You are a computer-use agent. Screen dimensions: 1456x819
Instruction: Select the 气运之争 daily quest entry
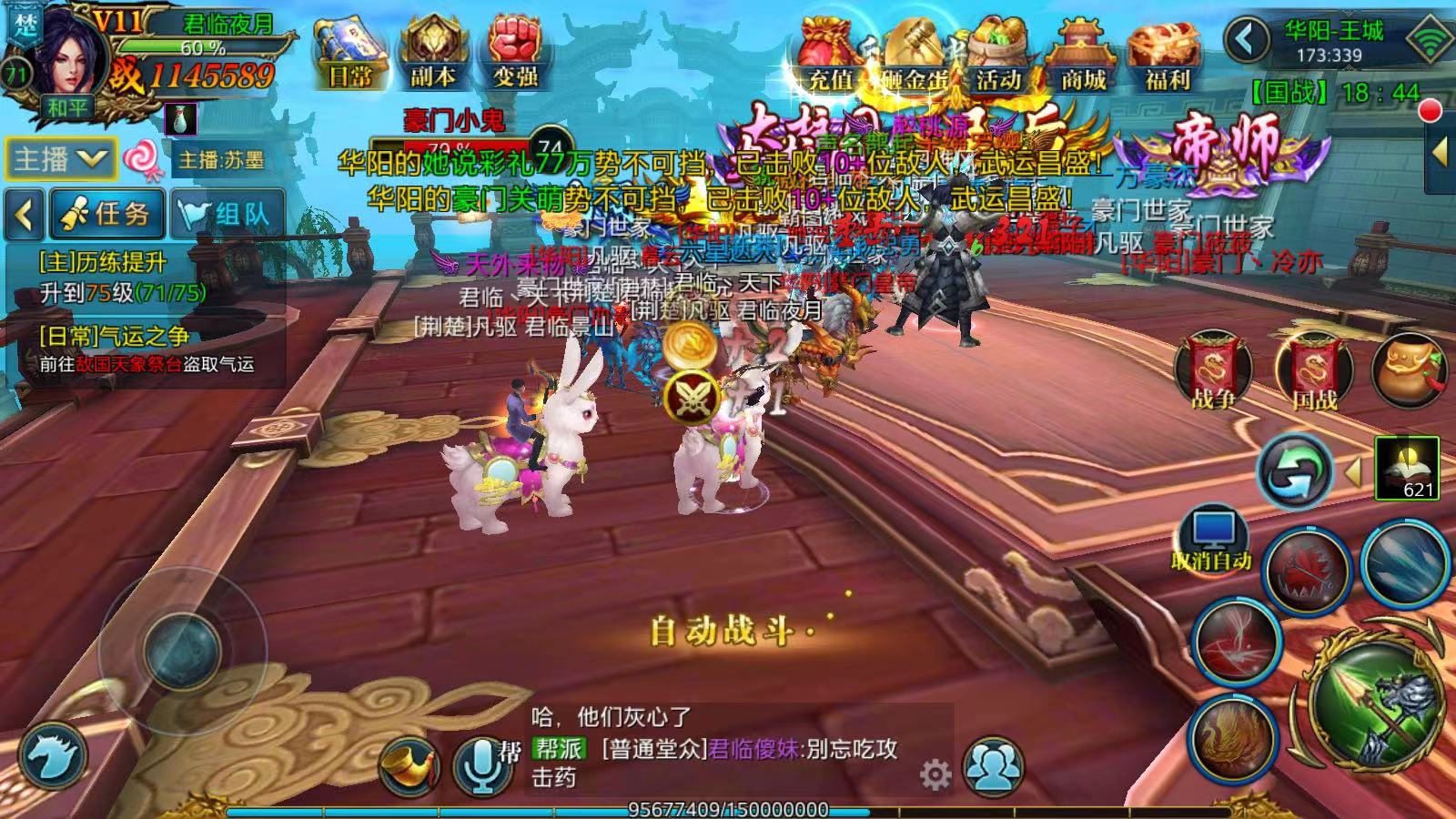(x=146, y=350)
